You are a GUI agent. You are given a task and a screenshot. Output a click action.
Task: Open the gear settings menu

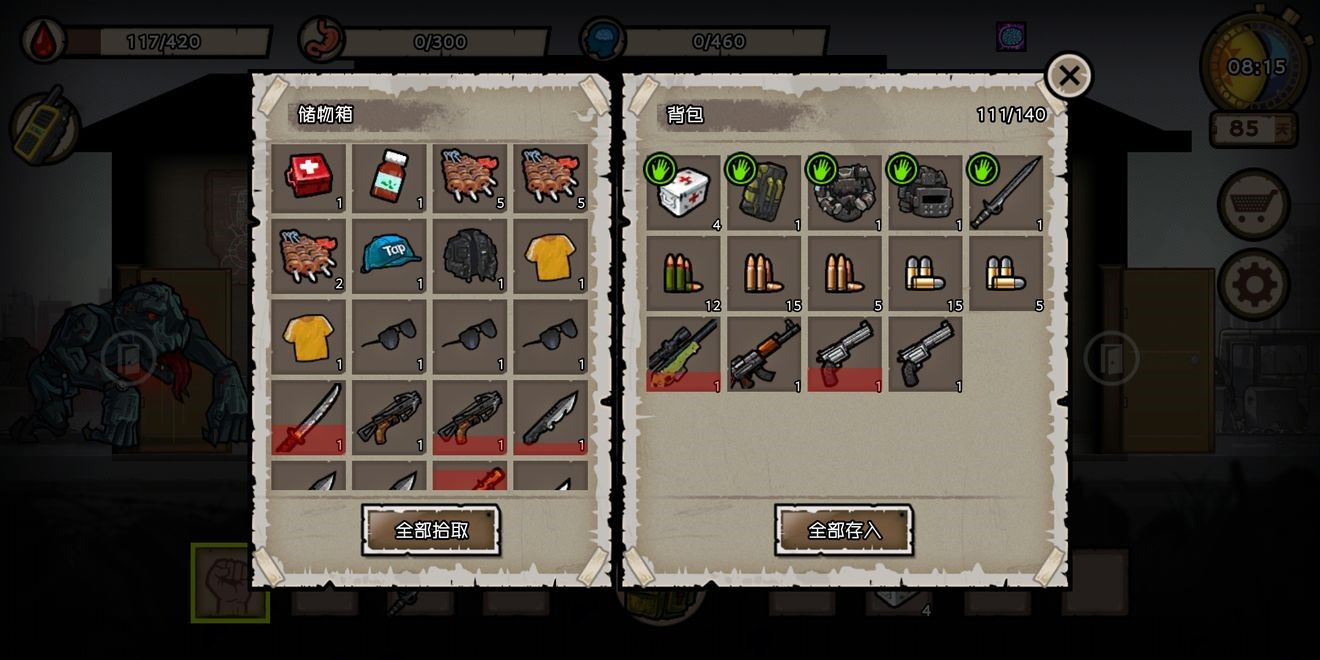(x=1253, y=285)
